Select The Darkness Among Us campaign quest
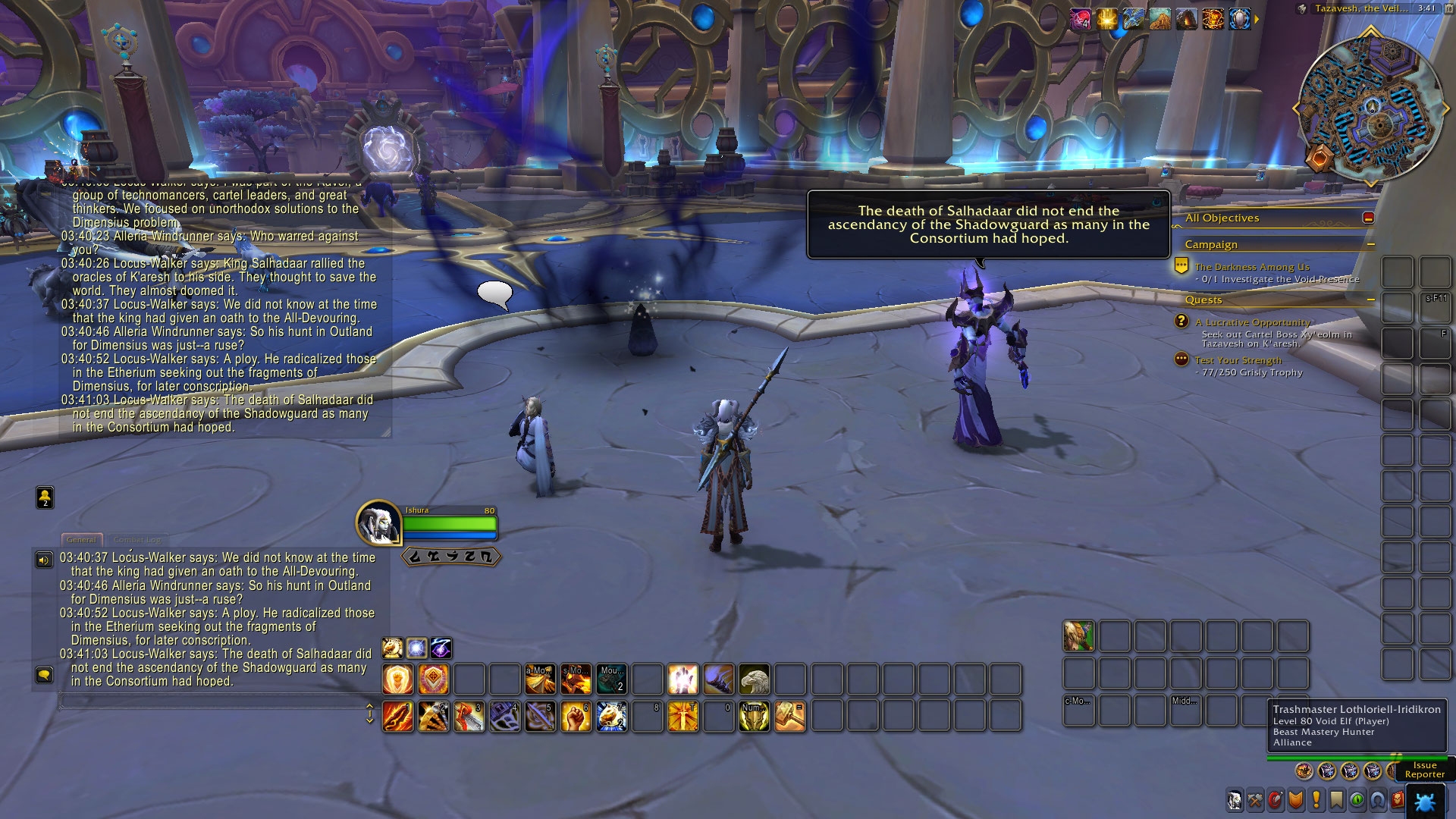The image size is (1456, 819). click(x=1251, y=267)
